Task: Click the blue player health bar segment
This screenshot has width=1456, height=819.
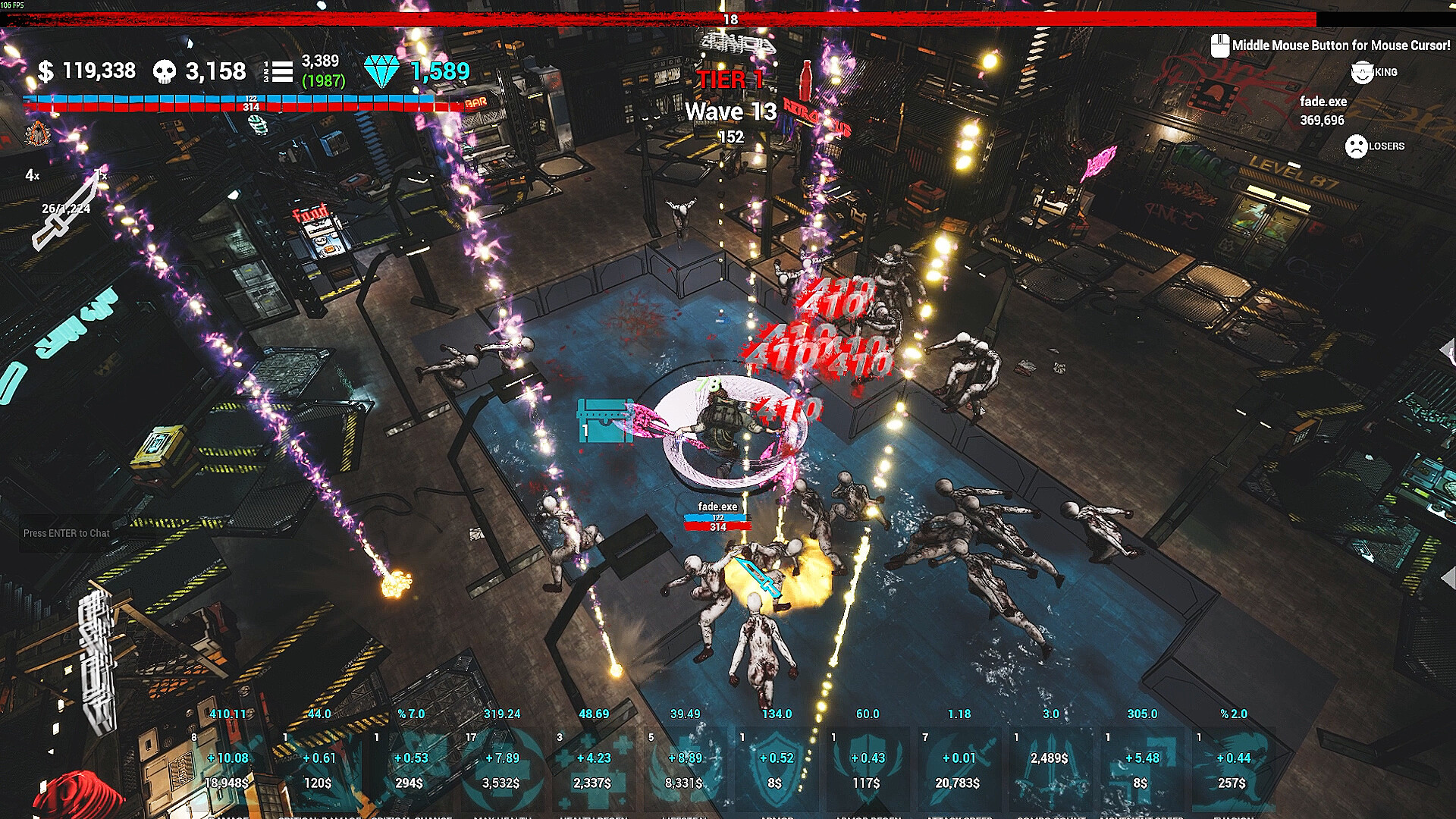Action: pos(227,97)
